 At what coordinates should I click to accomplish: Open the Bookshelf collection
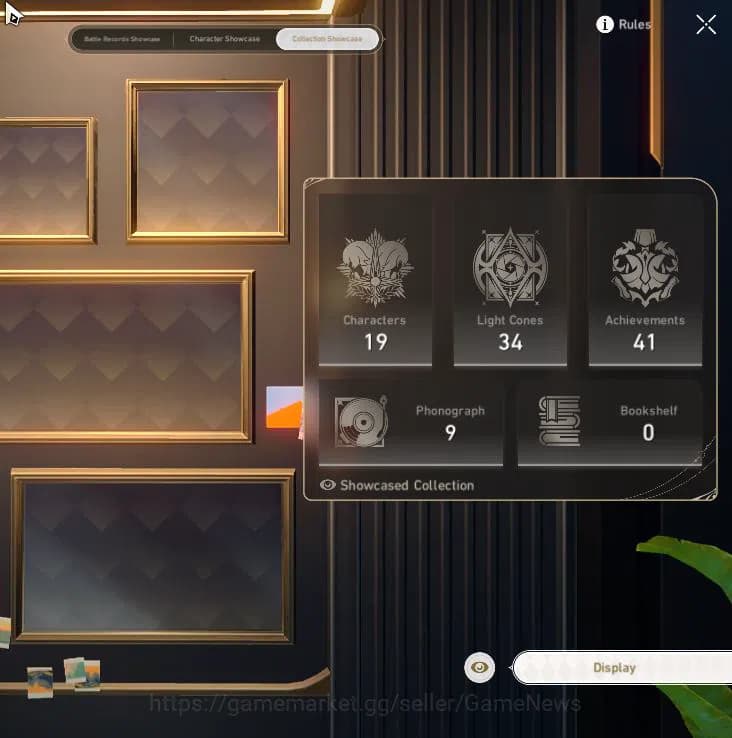click(610, 422)
